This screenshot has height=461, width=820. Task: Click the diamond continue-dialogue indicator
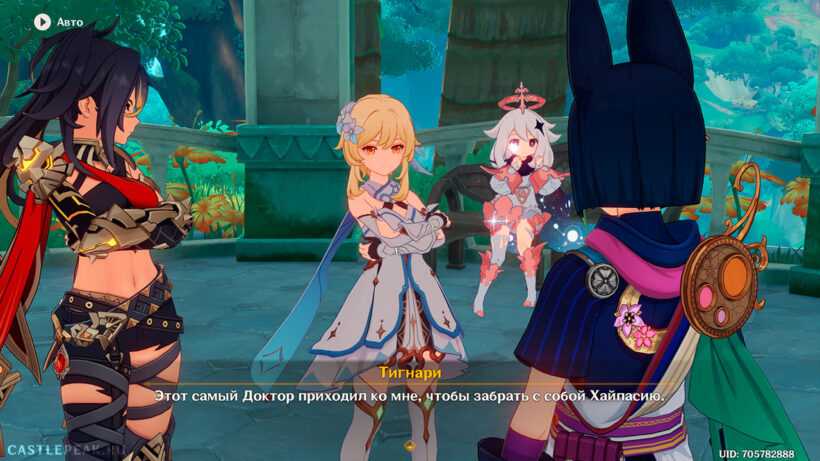coord(408,445)
